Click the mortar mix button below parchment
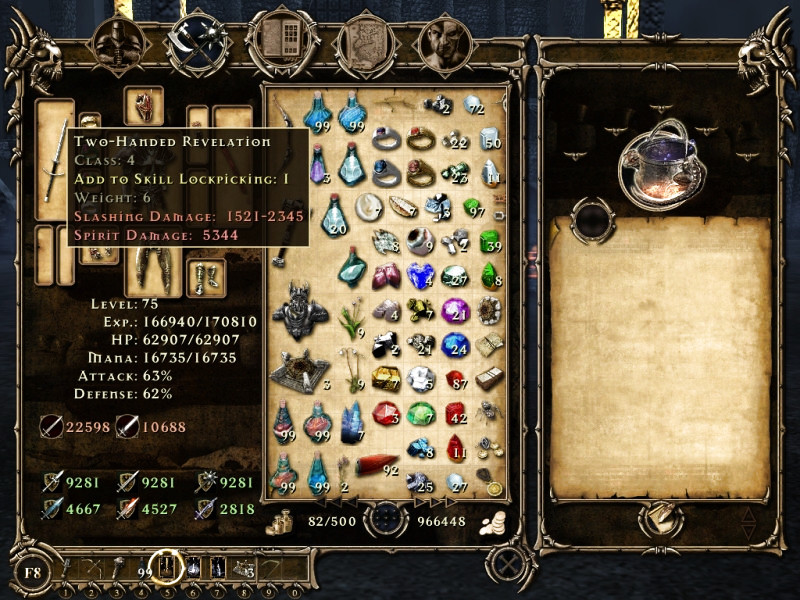 660,520
